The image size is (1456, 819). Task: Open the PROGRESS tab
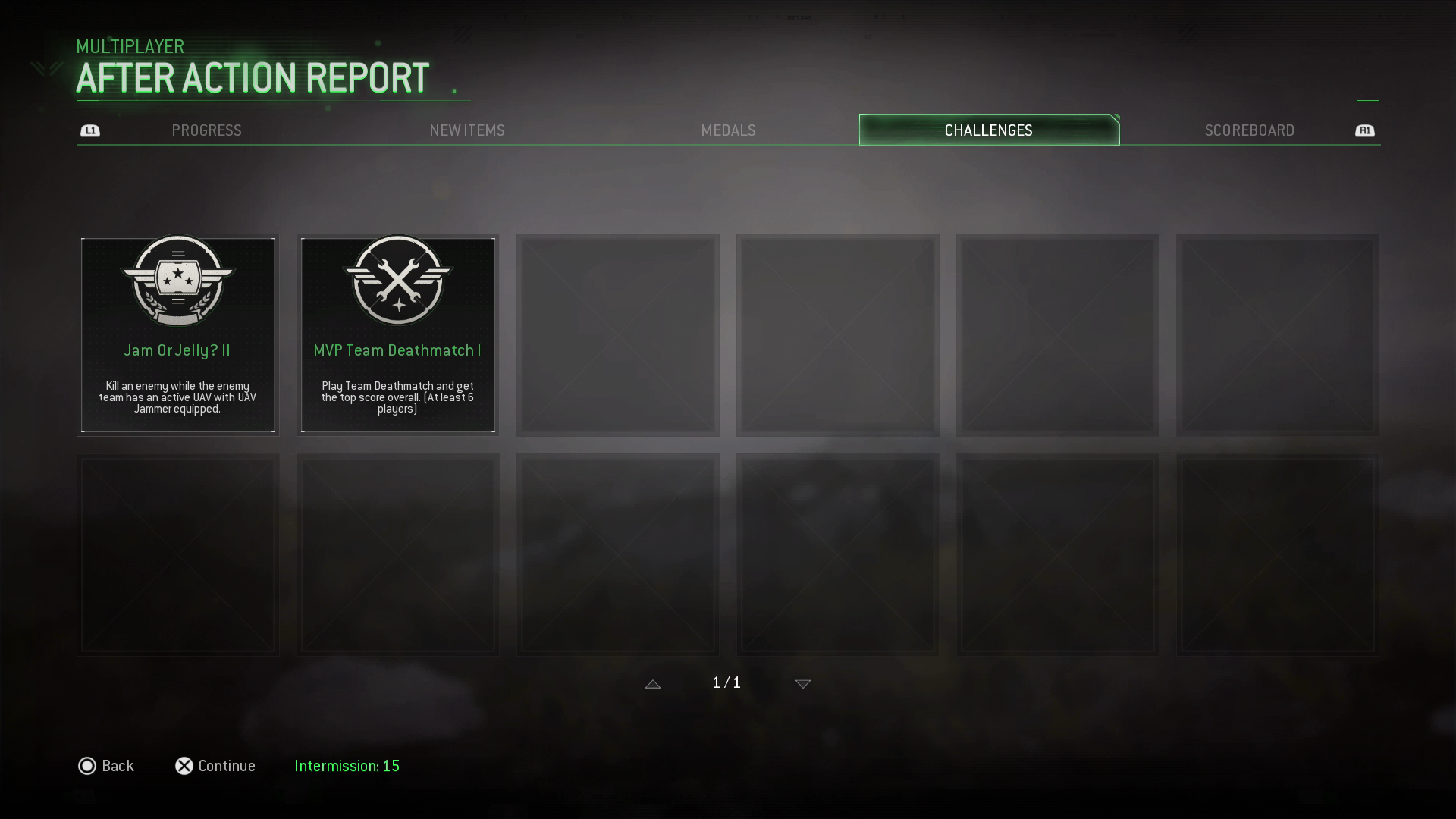click(206, 130)
